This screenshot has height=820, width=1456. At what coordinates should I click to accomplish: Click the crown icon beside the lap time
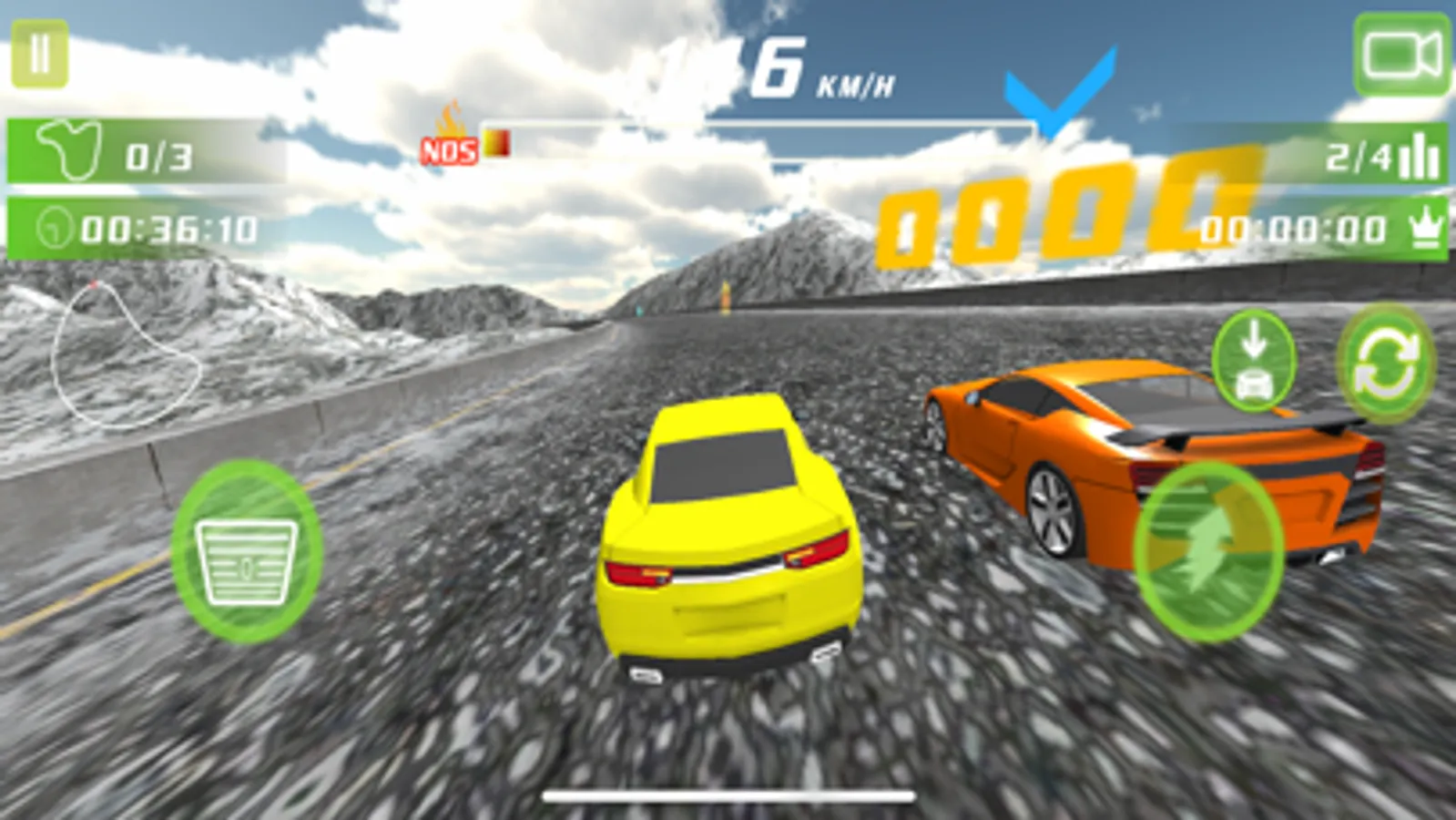[x=1424, y=231]
